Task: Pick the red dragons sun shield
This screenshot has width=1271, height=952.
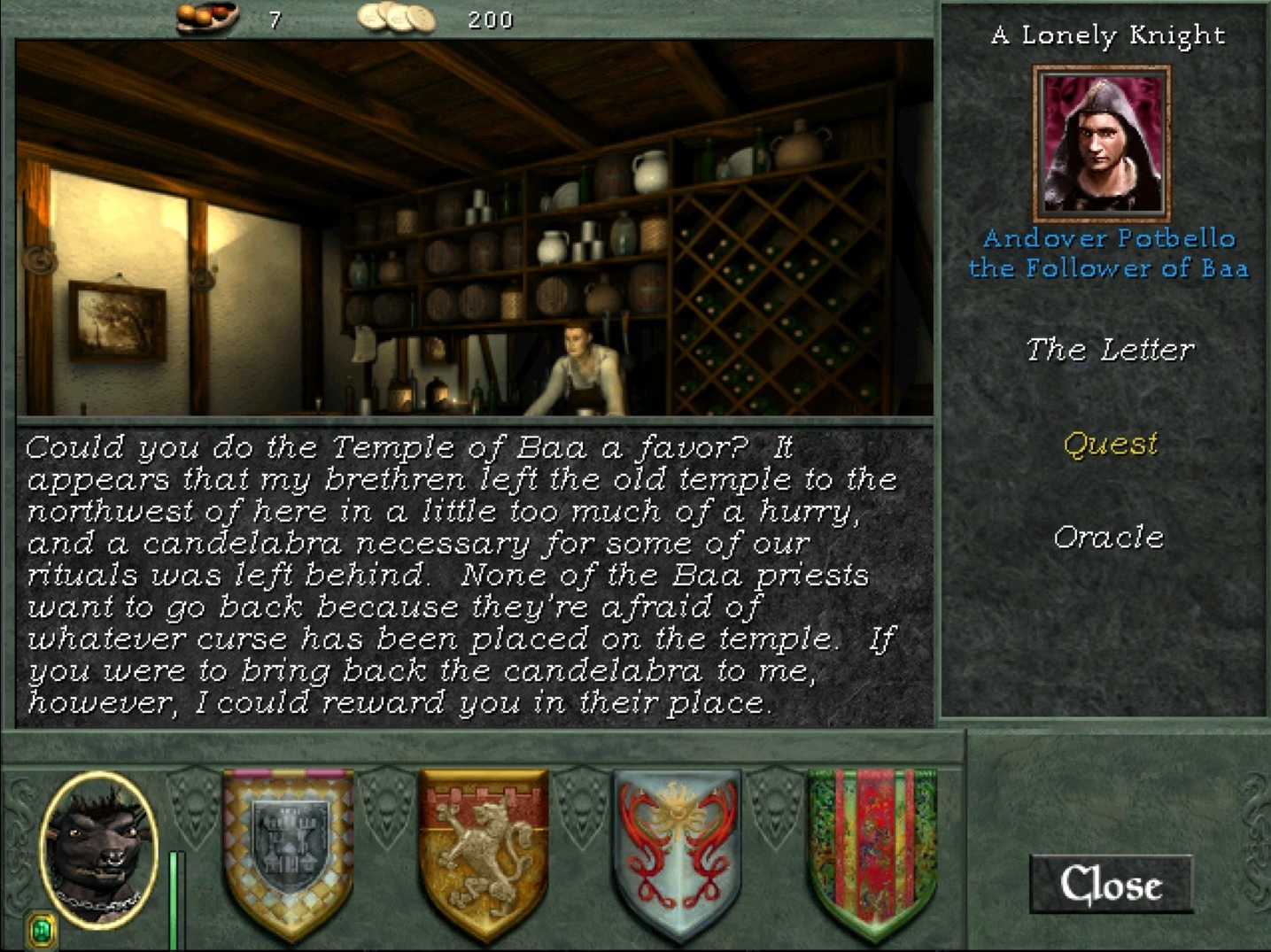Action: (x=678, y=851)
